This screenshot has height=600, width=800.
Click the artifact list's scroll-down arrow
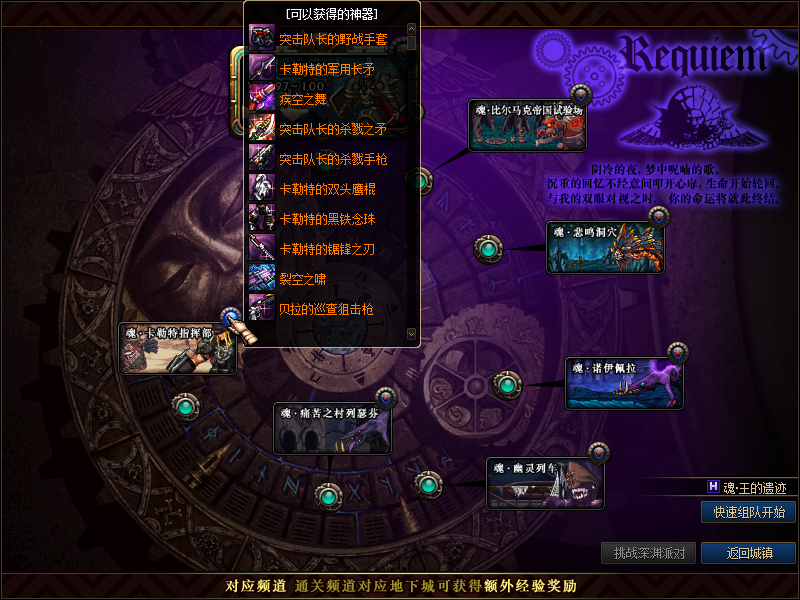point(410,332)
